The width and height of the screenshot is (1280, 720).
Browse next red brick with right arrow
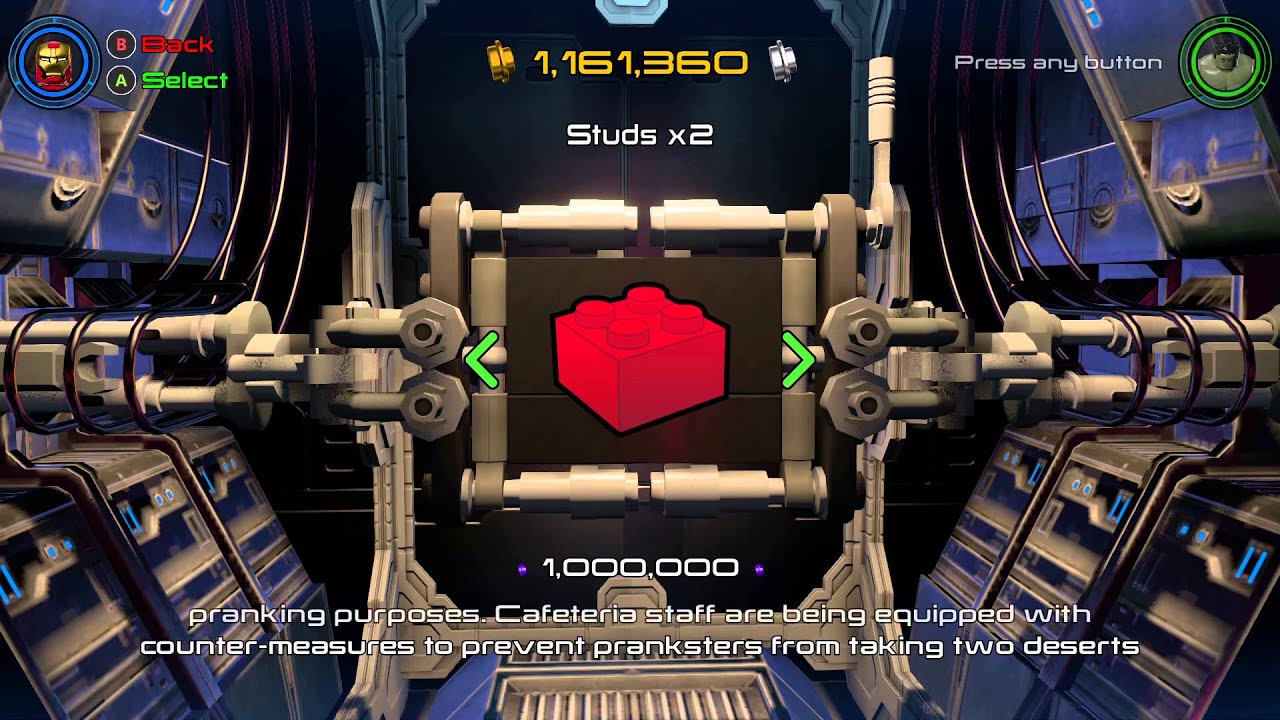798,360
